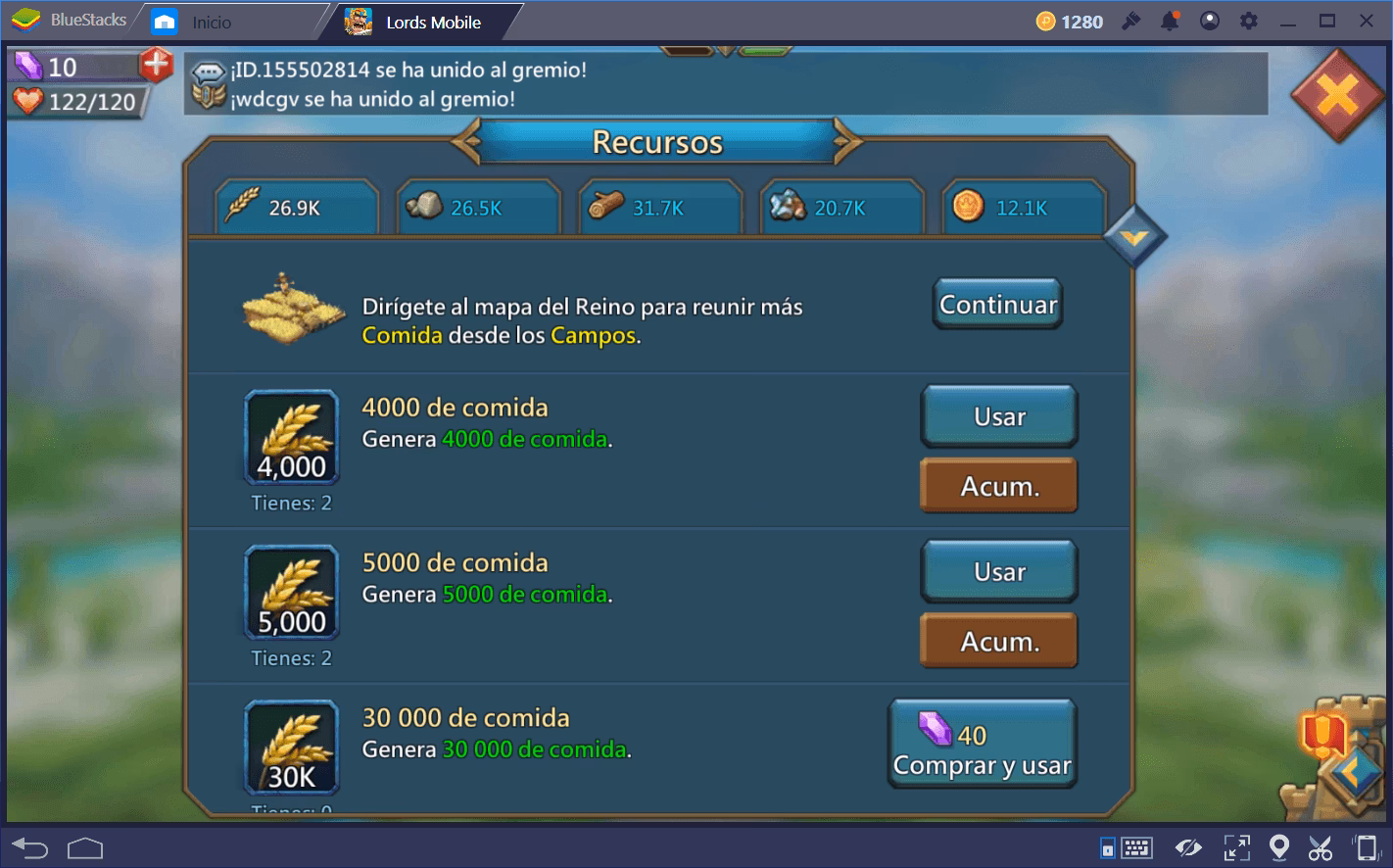Image resolution: width=1393 pixels, height=868 pixels.
Task: Click the Continuar button
Action: pyautogui.click(x=996, y=304)
